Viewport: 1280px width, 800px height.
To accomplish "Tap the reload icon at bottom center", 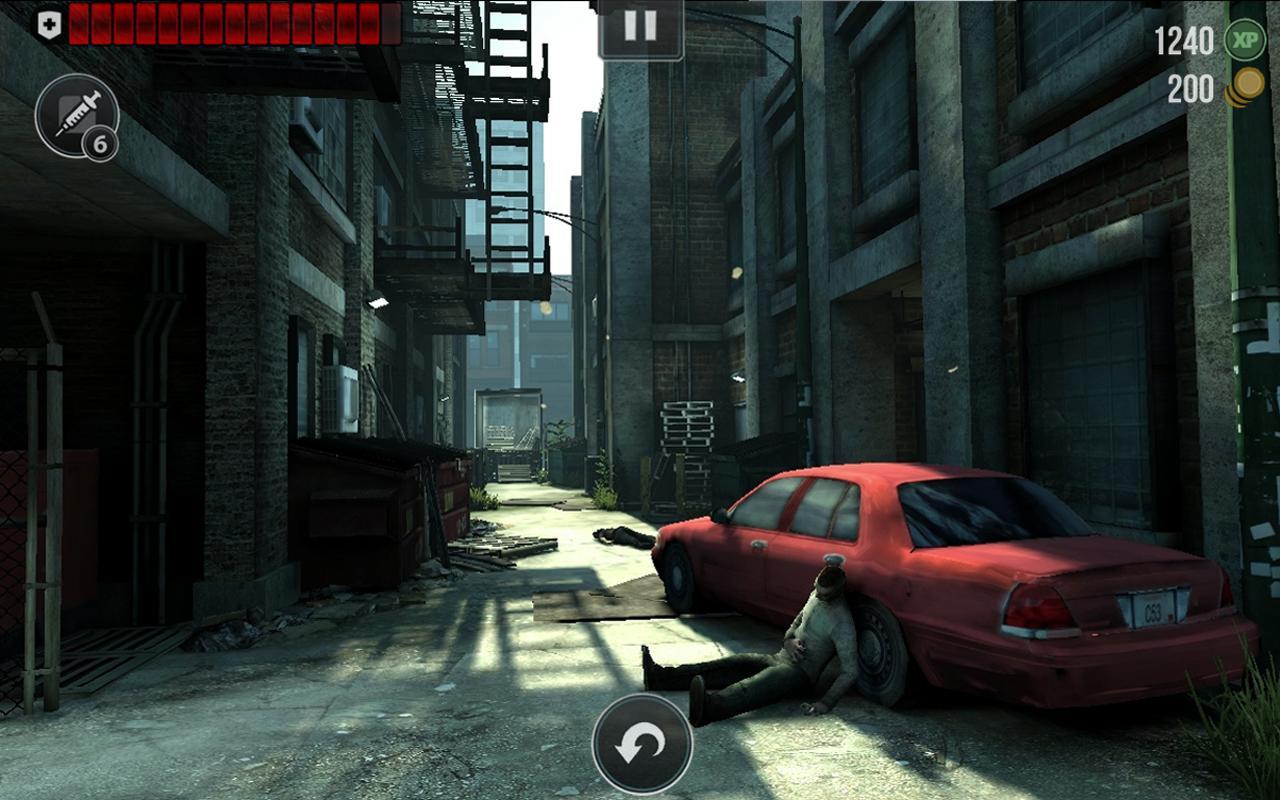I will (x=641, y=745).
